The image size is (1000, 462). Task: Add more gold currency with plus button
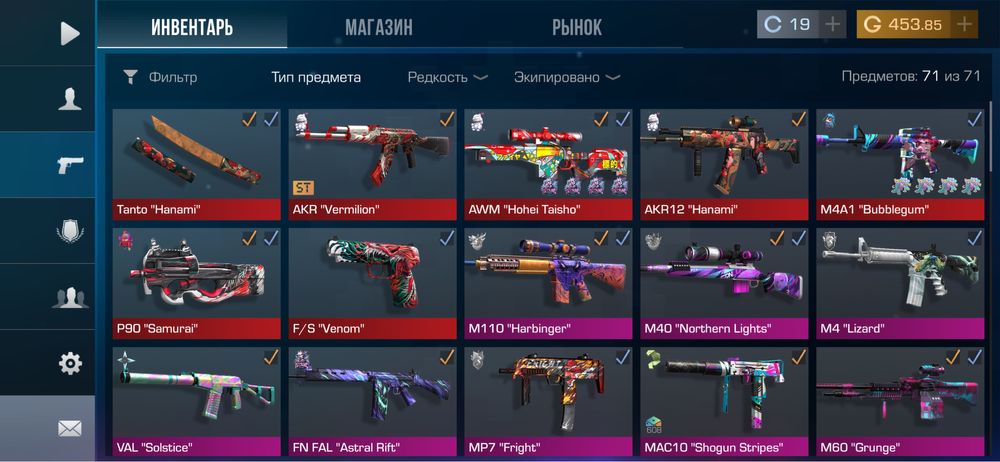(964, 24)
